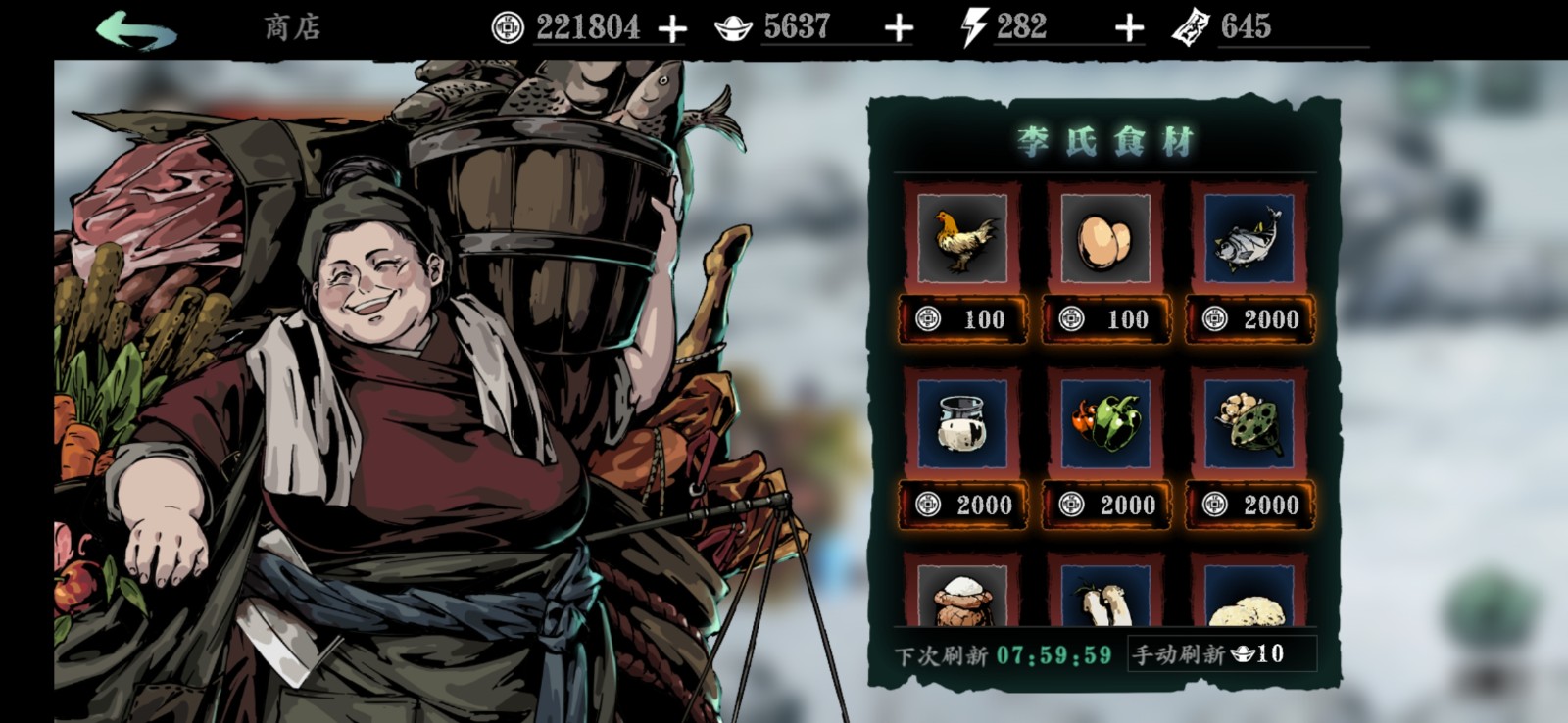The width and height of the screenshot is (1568, 723).
Task: Select the chicken item in the shop
Action: click(x=961, y=238)
